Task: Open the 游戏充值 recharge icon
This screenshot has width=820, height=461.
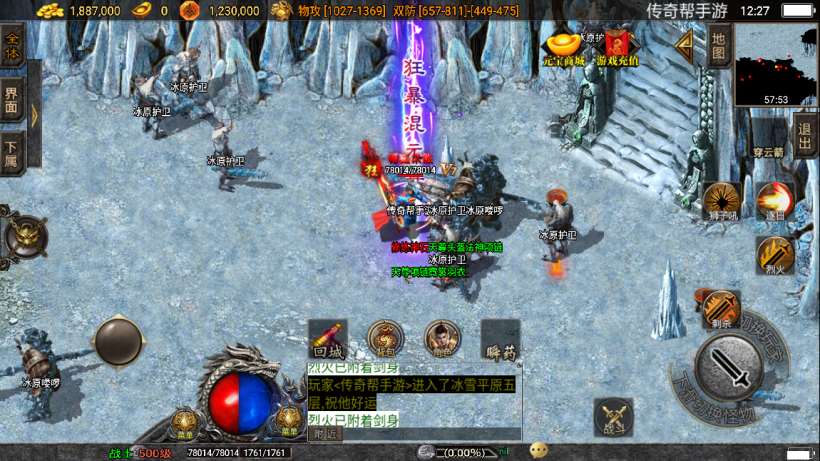Action: point(617,47)
